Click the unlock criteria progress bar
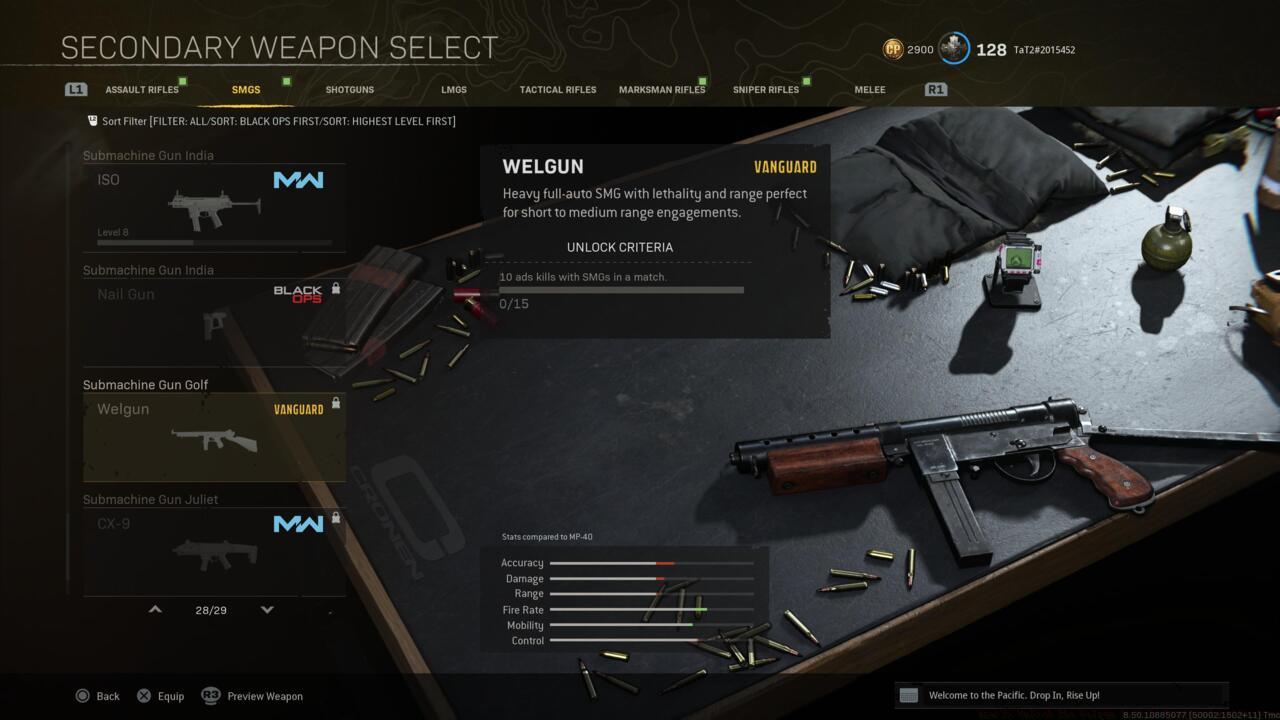 (620, 289)
